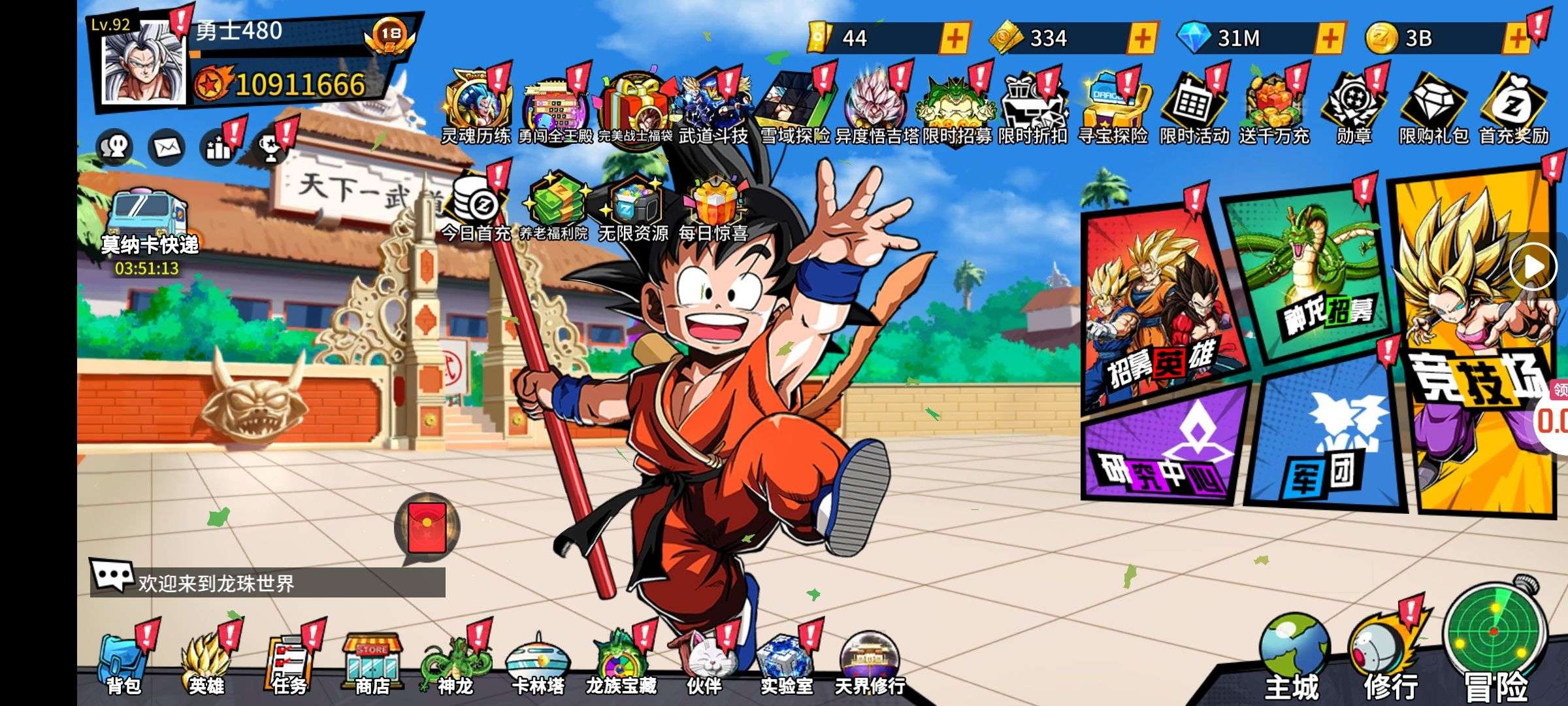Tap the red envelope bubble

tap(427, 528)
